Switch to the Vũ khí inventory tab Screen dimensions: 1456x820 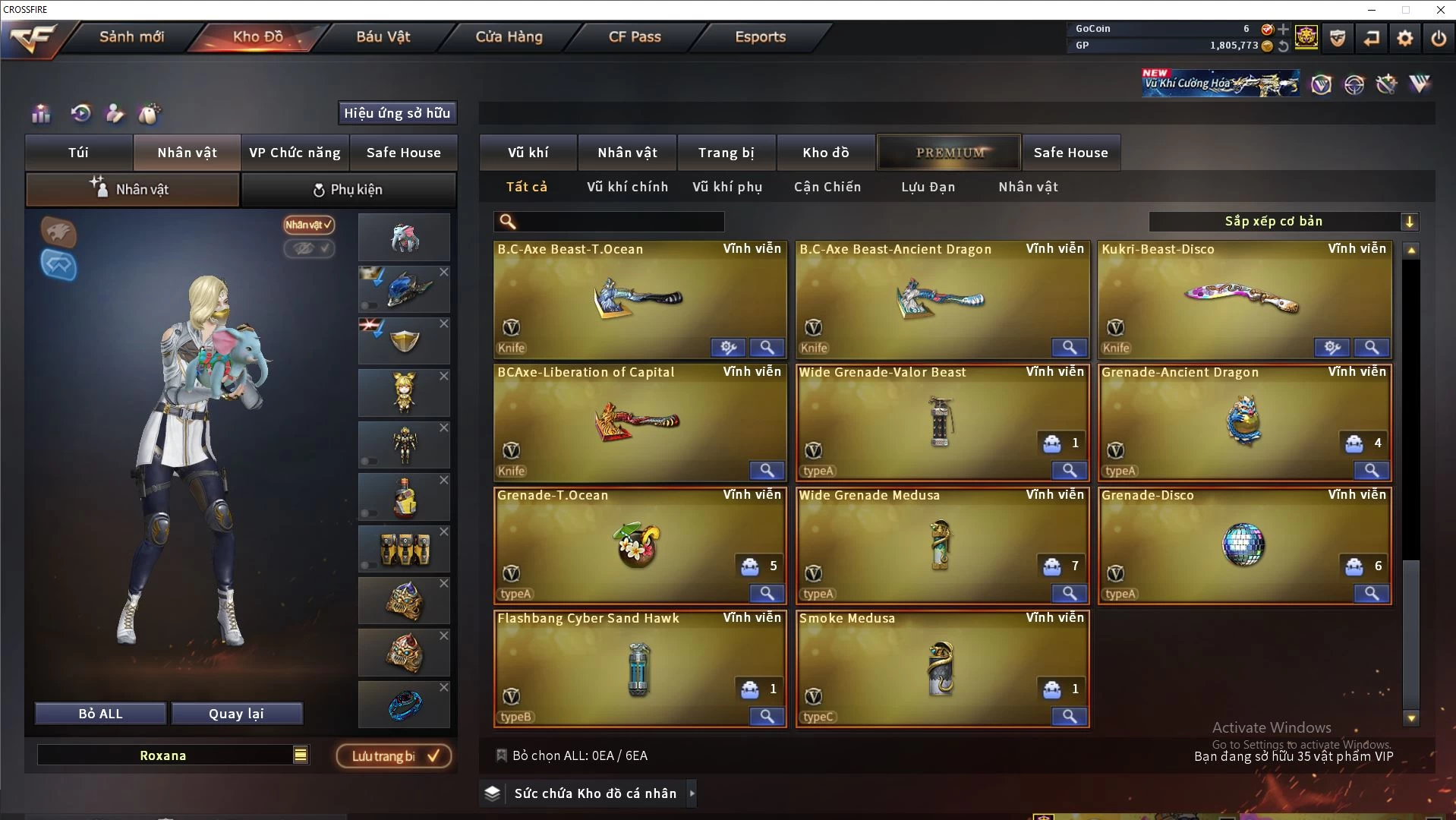click(x=528, y=153)
